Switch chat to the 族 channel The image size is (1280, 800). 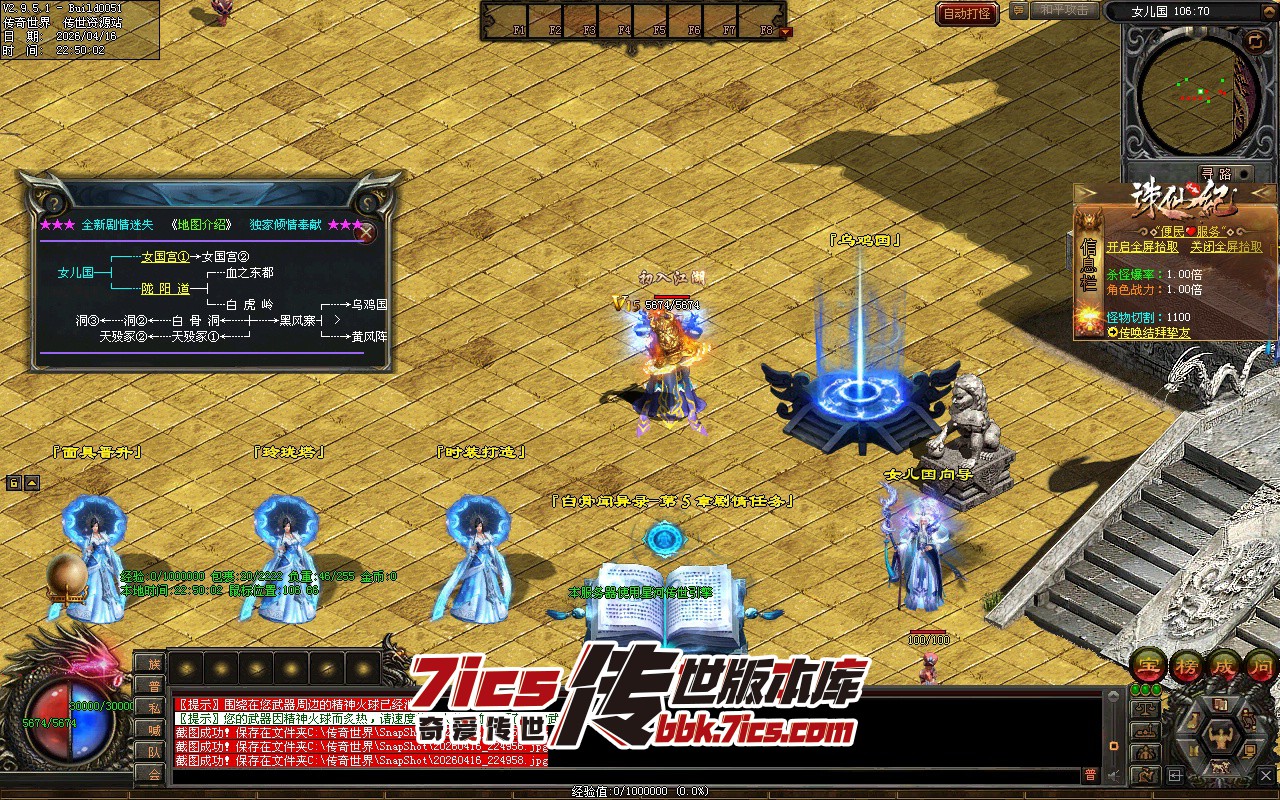153,663
